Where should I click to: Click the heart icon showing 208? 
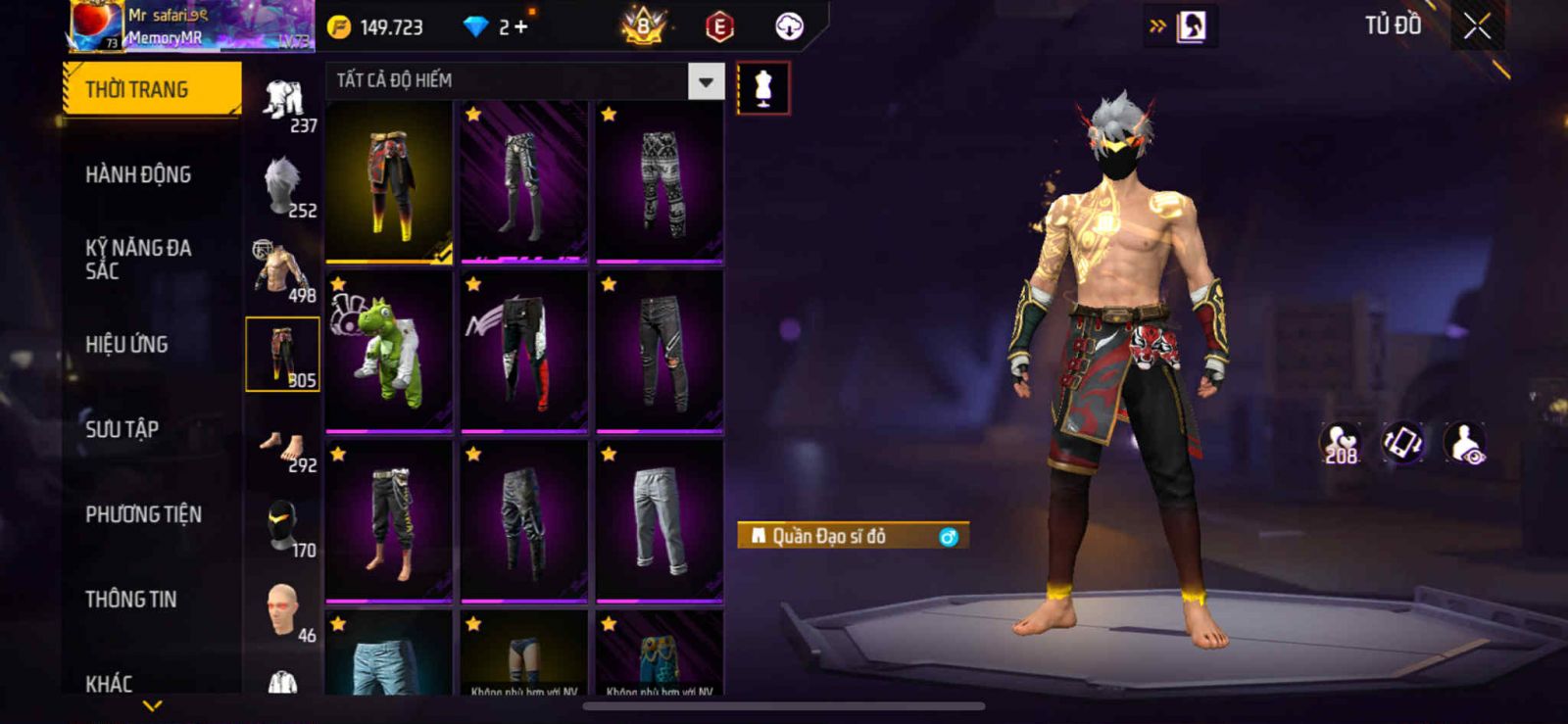point(1340,444)
